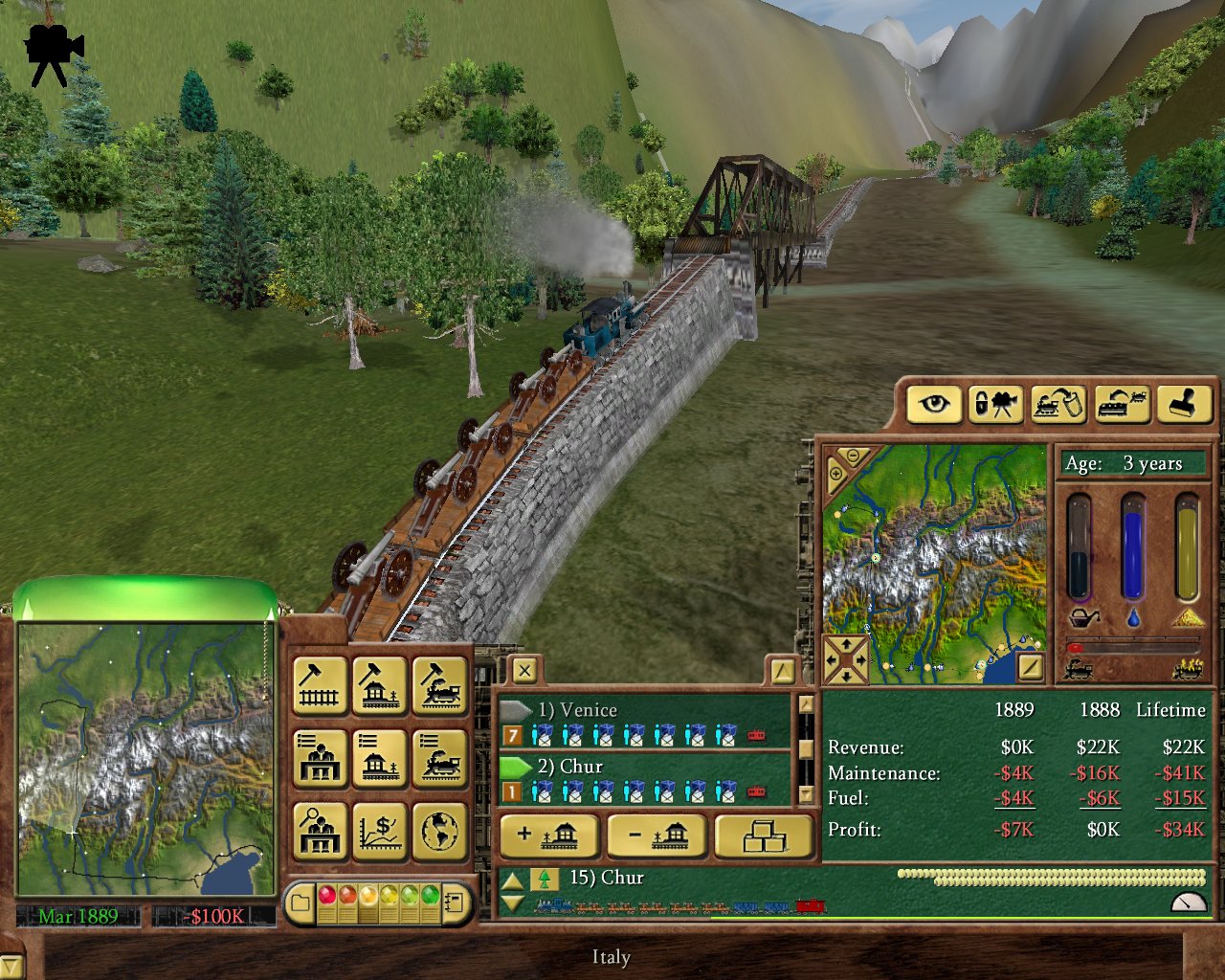Open the lay track tool
The height and width of the screenshot is (980, 1225).
pos(320,685)
